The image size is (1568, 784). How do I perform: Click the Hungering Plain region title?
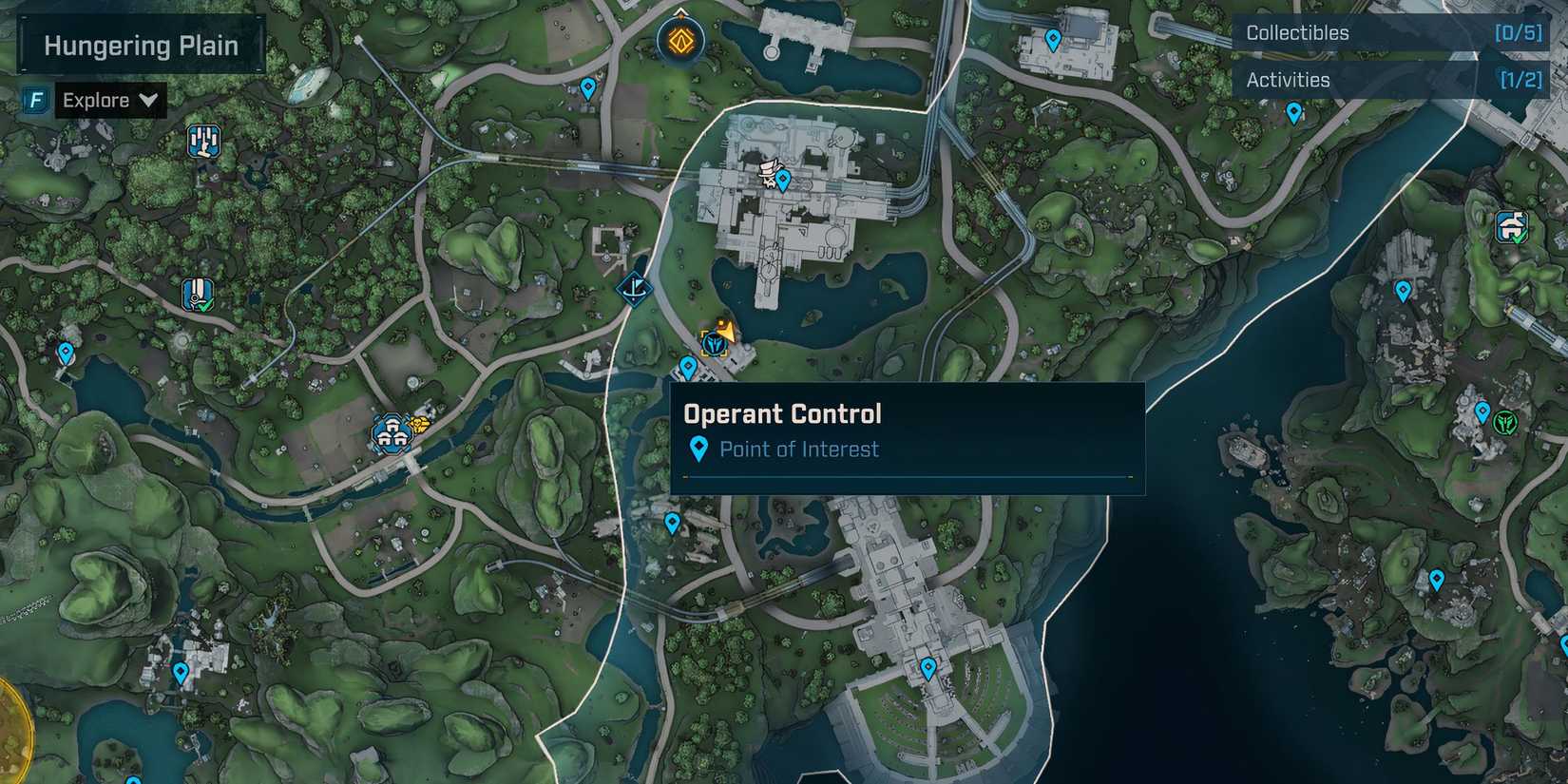(x=139, y=45)
